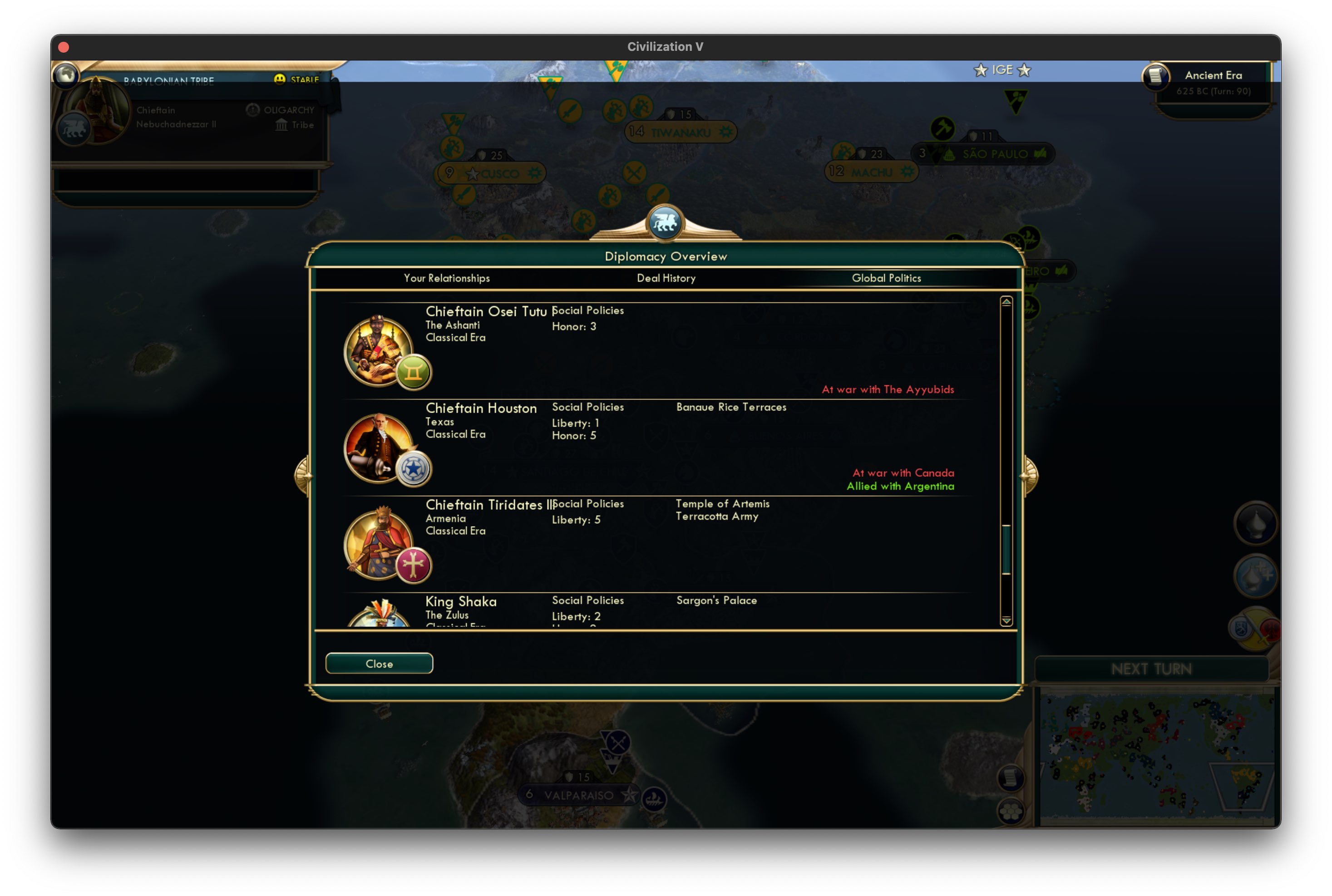Open the Deal History tab
This screenshot has width=1332, height=896.
666,278
